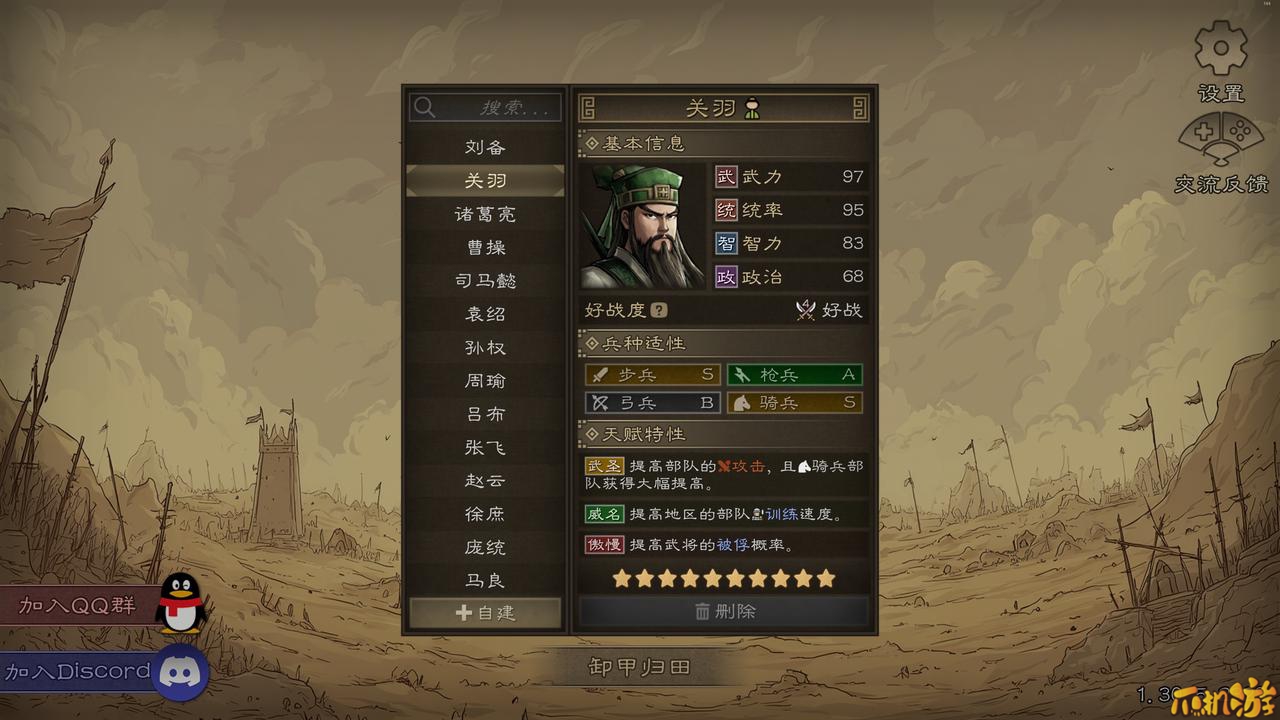Click the 删除 delete button

coord(724,611)
